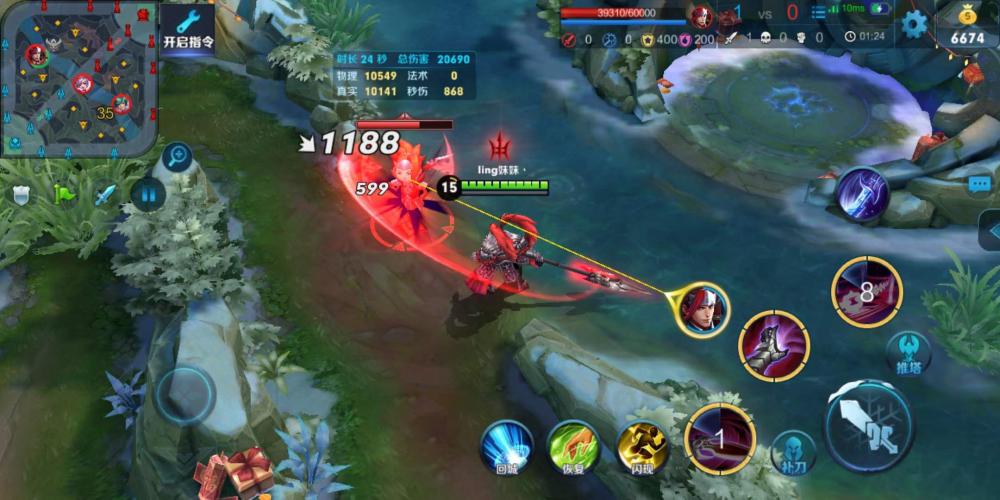Image resolution: width=1000 pixels, height=500 pixels.
Task: Hit the large basic attack button
Action: pyautogui.click(x=868, y=425)
